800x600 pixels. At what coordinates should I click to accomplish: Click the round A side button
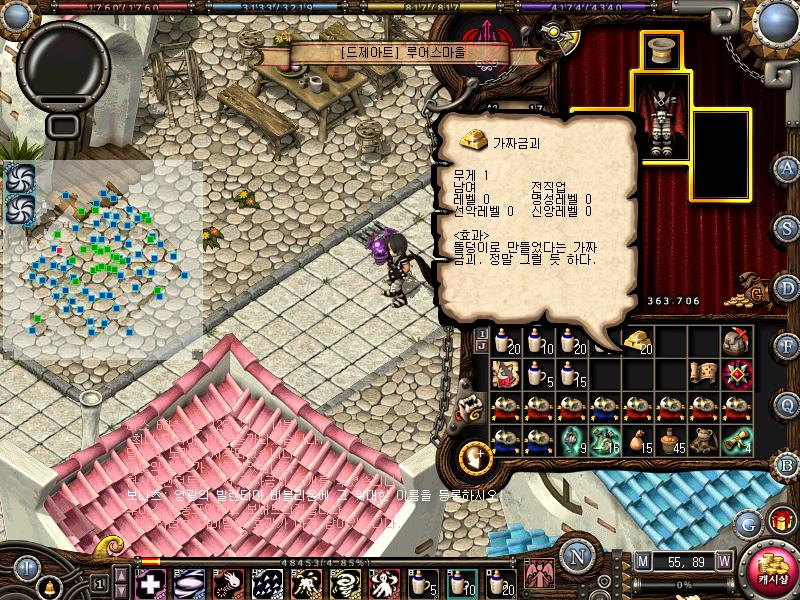(788, 167)
